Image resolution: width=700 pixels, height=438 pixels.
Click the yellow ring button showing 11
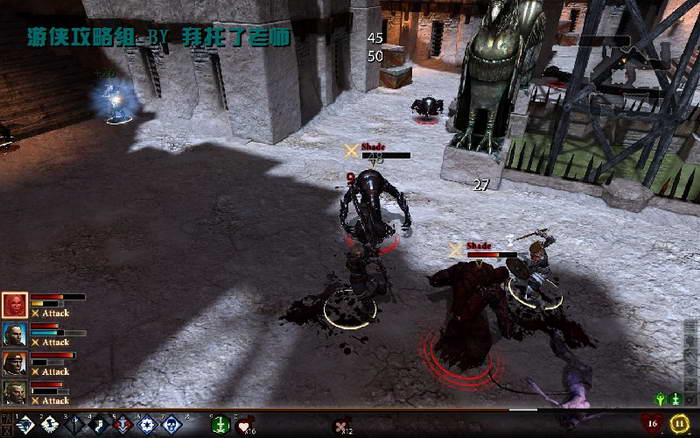679,424
